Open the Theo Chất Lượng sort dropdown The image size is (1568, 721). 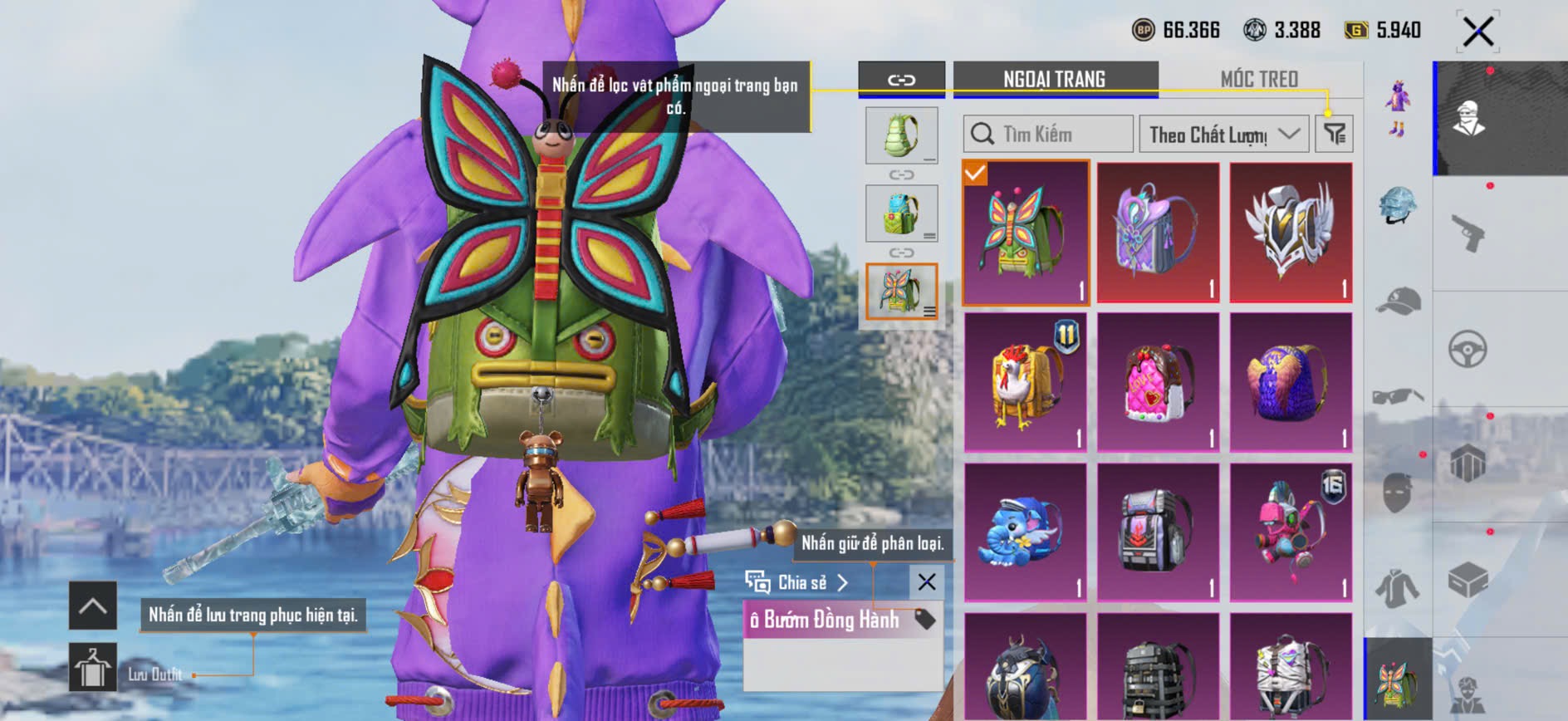point(1223,134)
